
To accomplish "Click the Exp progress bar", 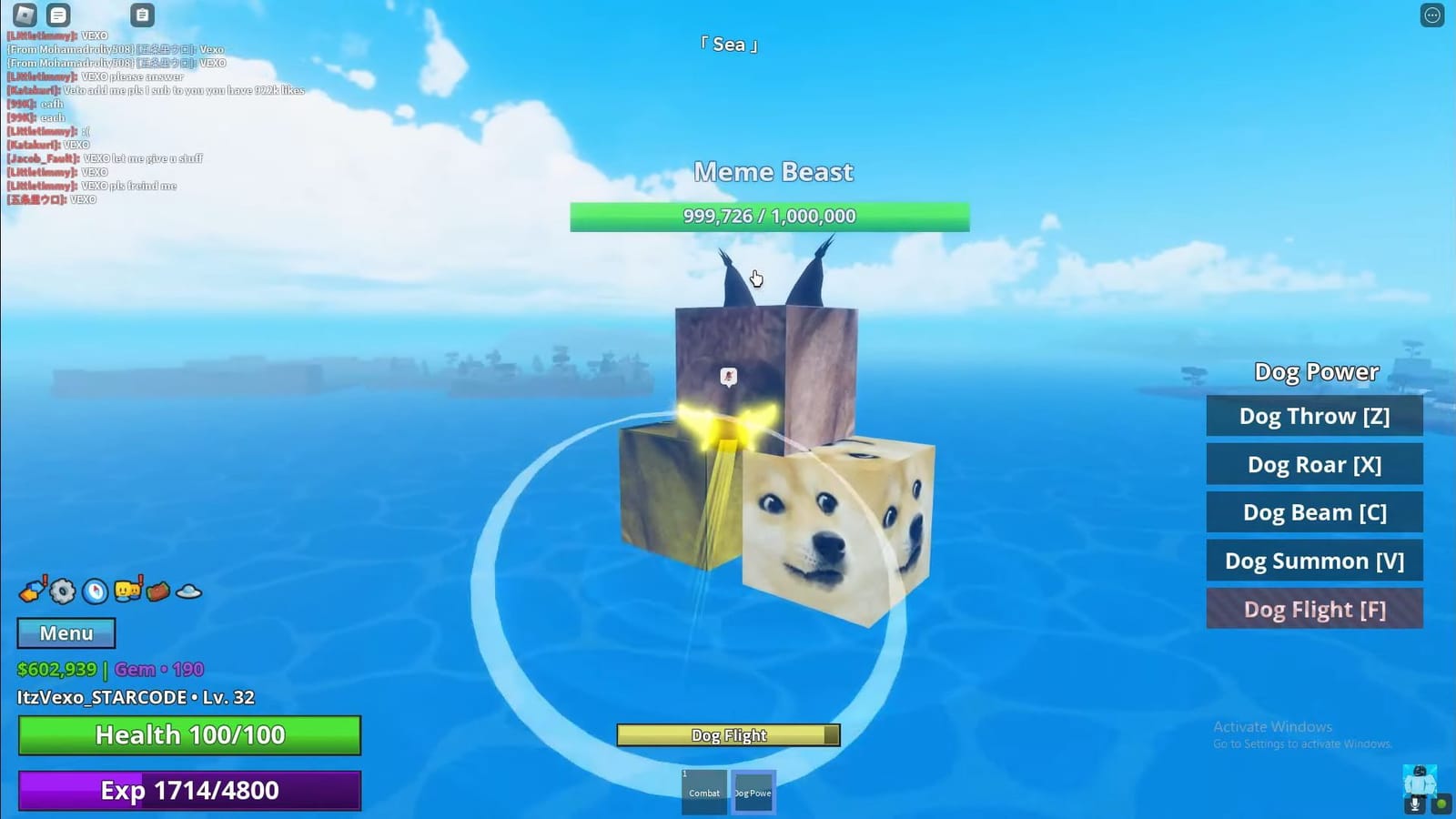I will pyautogui.click(x=189, y=790).
